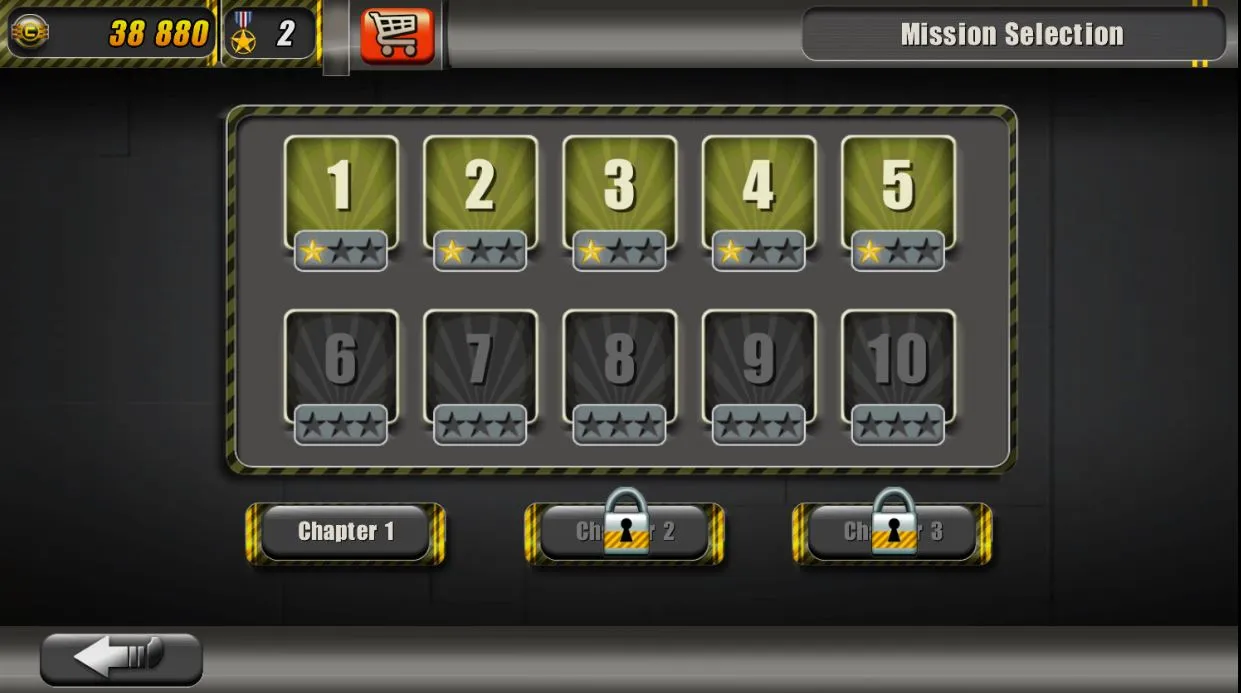Pick mission 5 tile
The width and height of the screenshot is (1241, 693).
[898, 193]
